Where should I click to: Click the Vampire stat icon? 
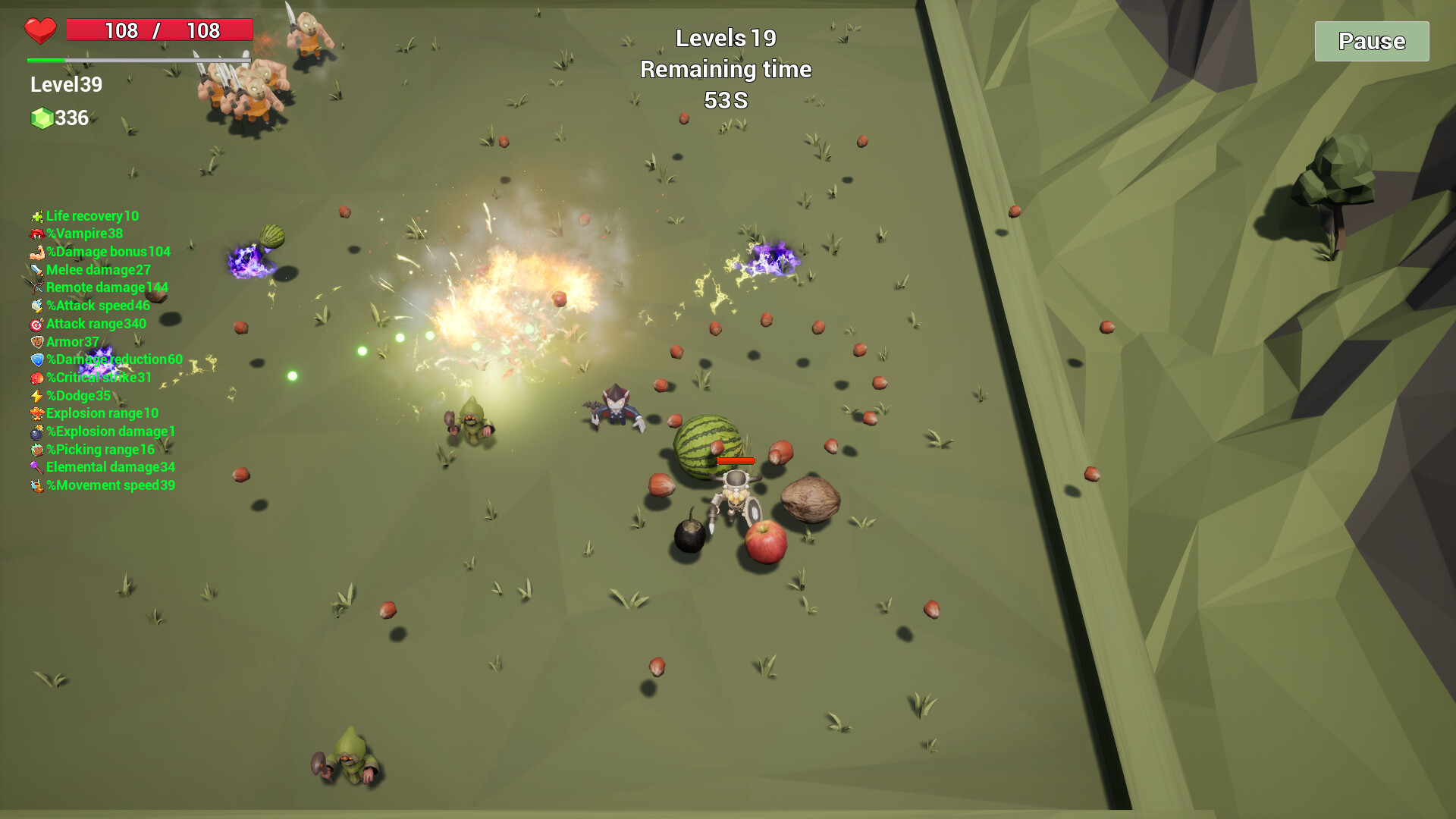click(36, 234)
